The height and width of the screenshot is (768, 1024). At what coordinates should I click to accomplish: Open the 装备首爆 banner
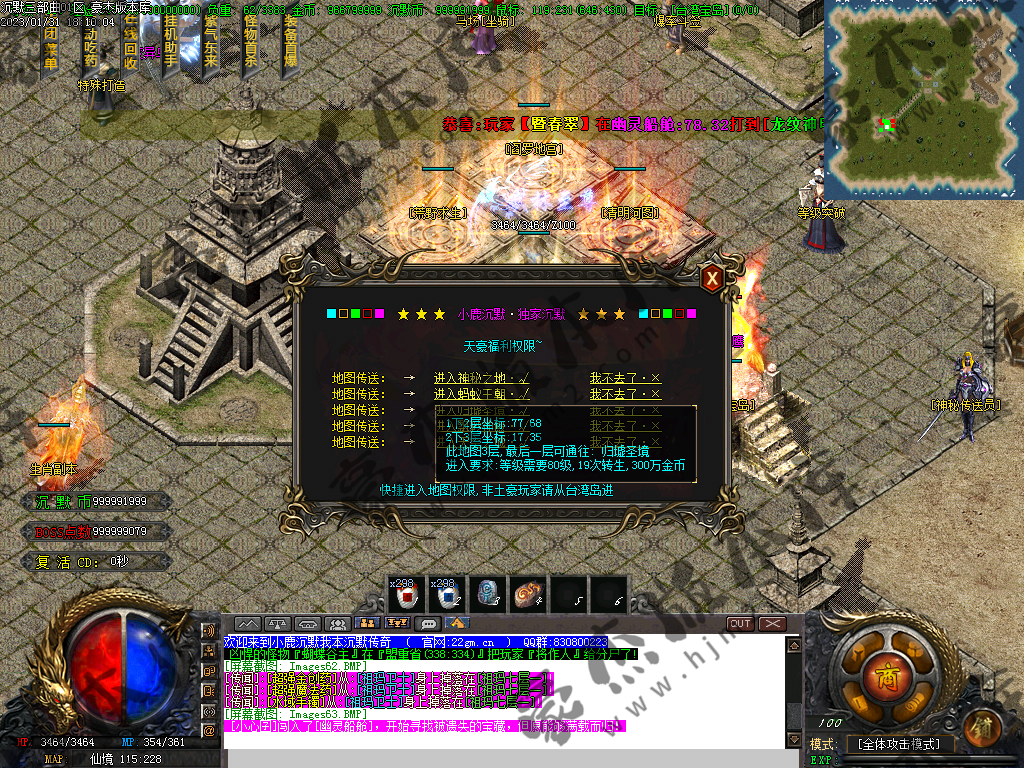(x=290, y=45)
